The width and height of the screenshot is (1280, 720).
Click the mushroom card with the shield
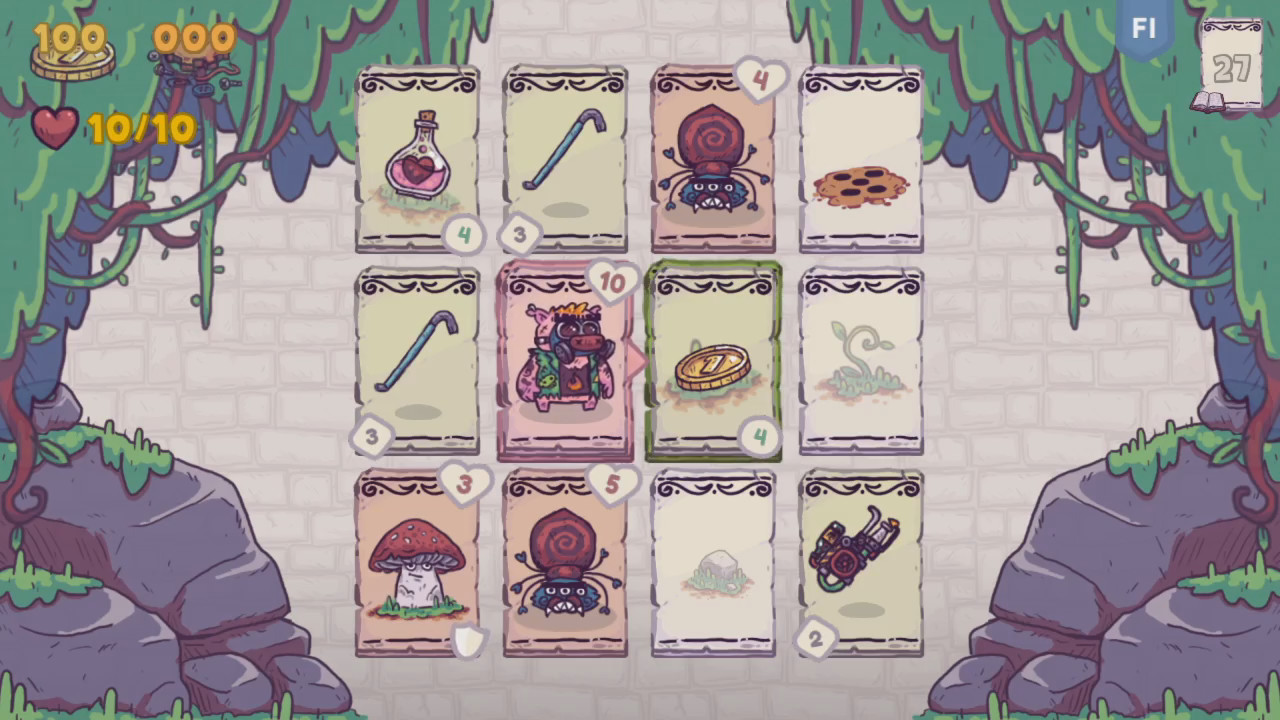(418, 565)
